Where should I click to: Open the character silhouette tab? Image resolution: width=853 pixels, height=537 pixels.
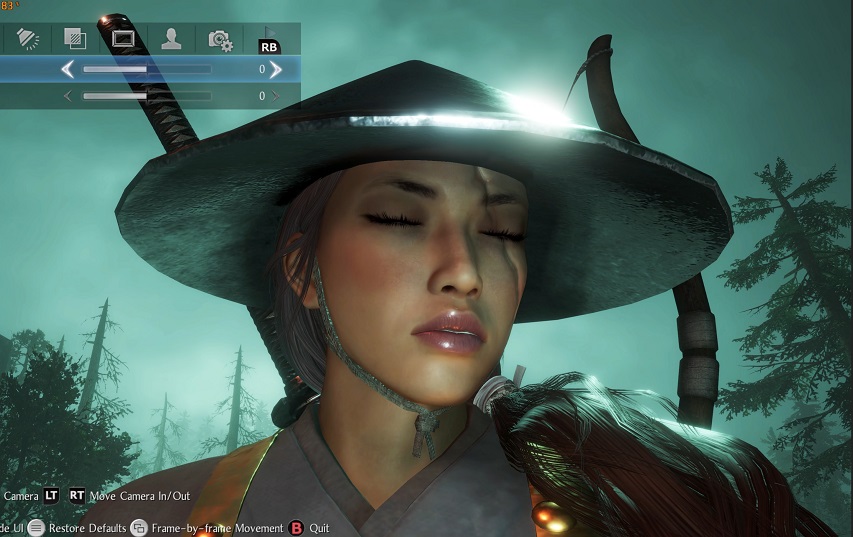click(171, 39)
